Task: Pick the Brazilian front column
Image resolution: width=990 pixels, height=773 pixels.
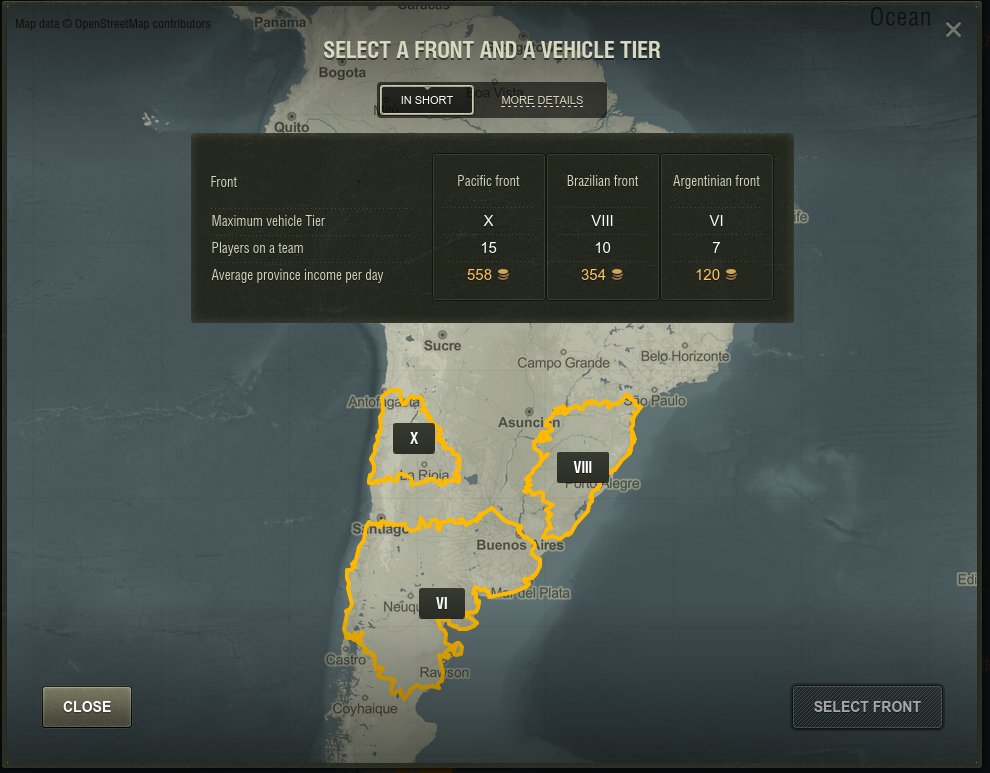Action: click(x=603, y=227)
